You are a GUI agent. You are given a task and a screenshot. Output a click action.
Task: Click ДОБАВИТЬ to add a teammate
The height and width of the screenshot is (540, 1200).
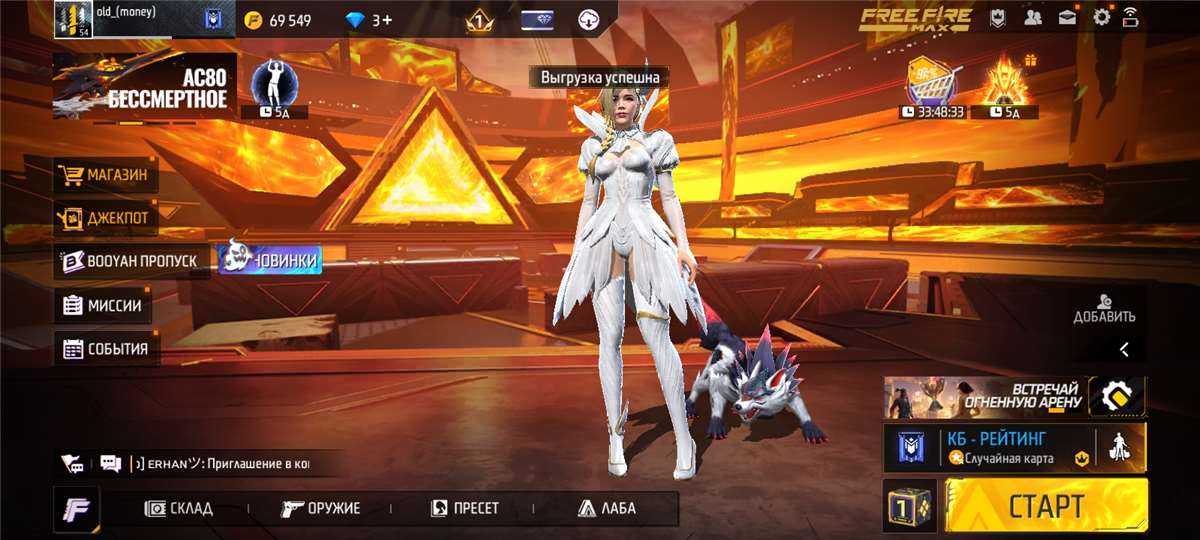point(1104,308)
